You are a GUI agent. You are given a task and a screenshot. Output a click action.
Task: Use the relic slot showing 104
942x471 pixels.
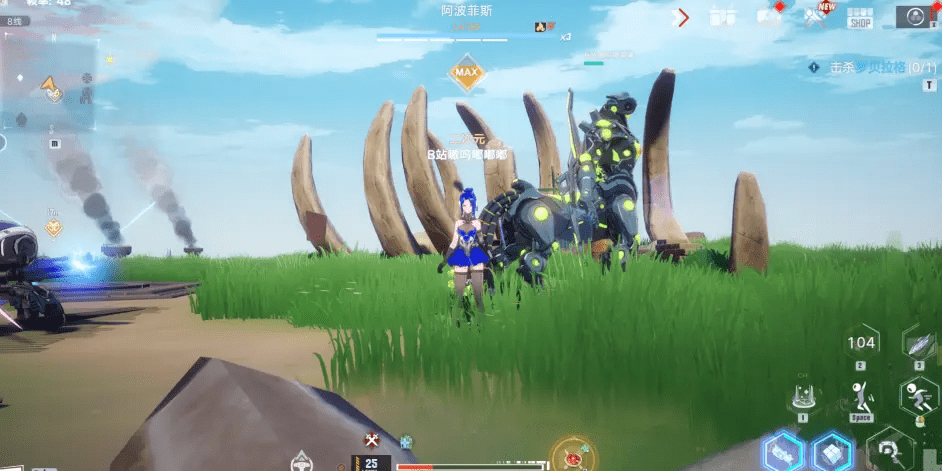point(861,344)
